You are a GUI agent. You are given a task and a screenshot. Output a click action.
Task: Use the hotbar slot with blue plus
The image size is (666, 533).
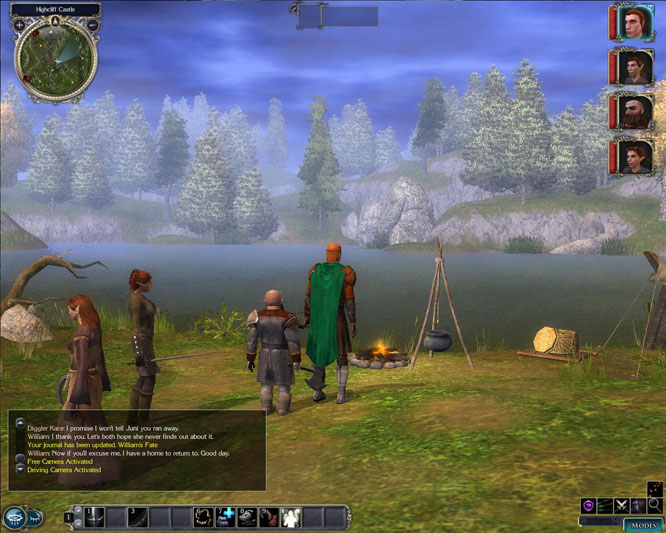point(226,517)
